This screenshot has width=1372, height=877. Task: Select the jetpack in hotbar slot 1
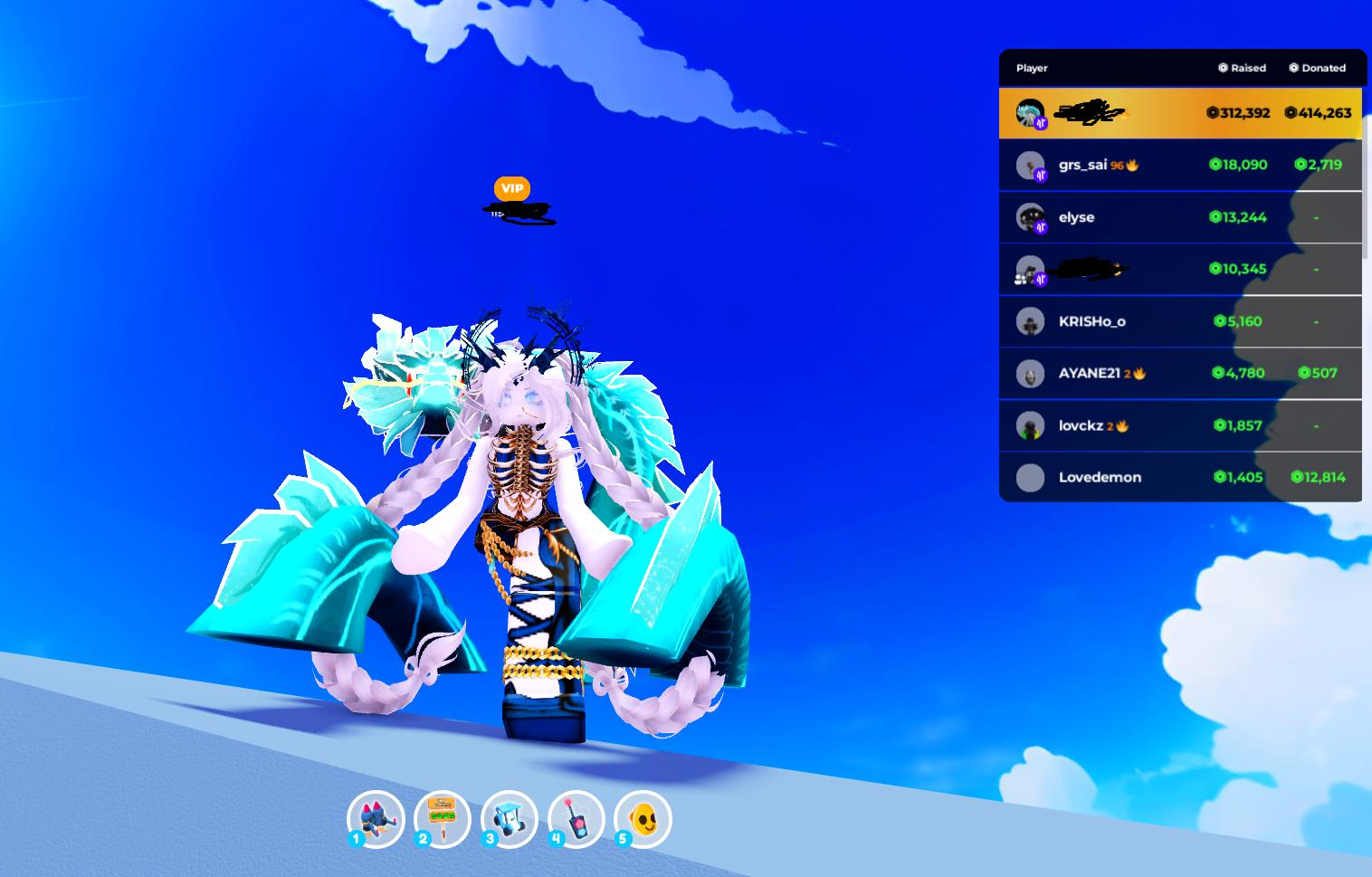[x=376, y=819]
